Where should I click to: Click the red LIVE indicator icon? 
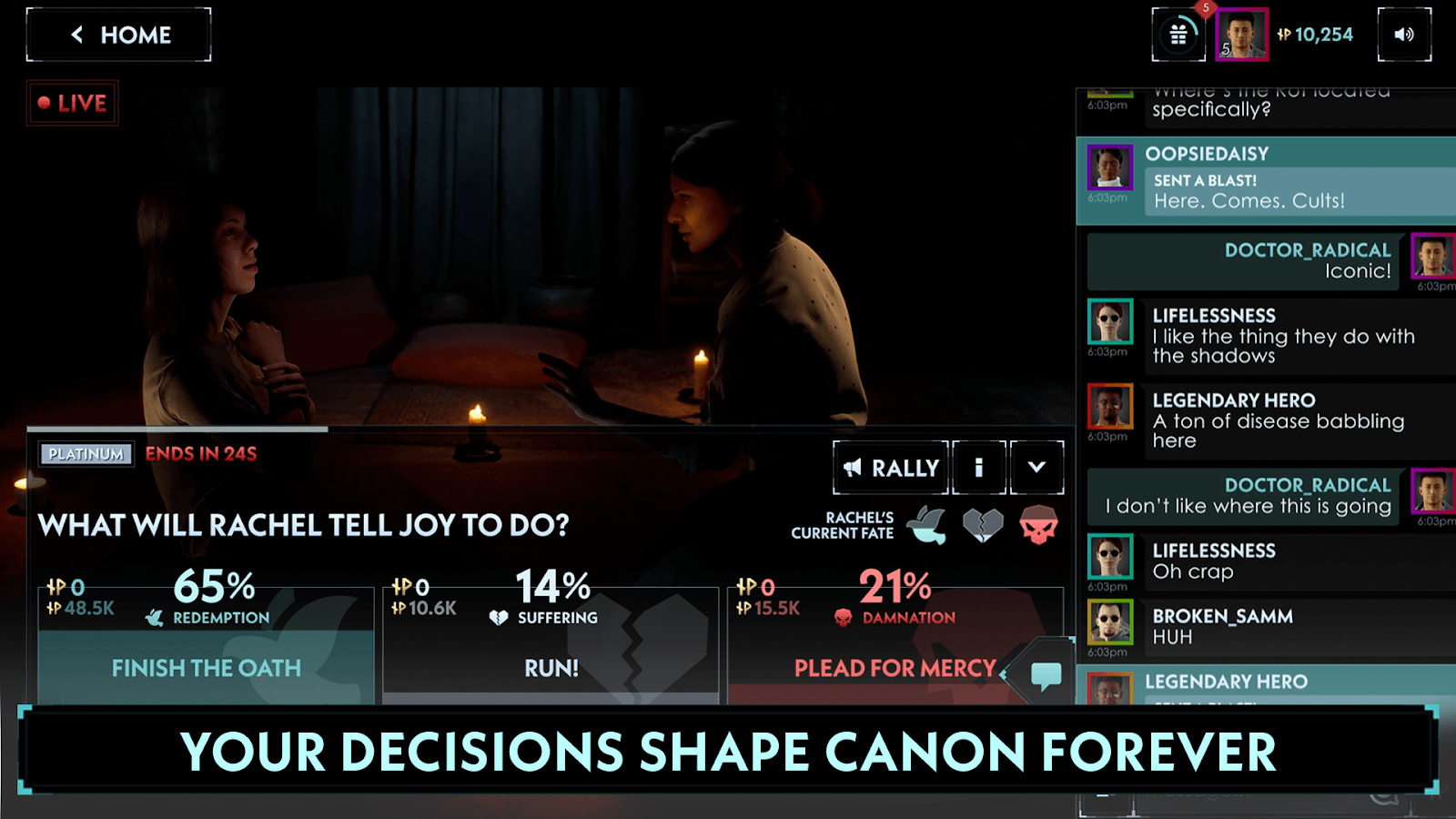point(71,103)
